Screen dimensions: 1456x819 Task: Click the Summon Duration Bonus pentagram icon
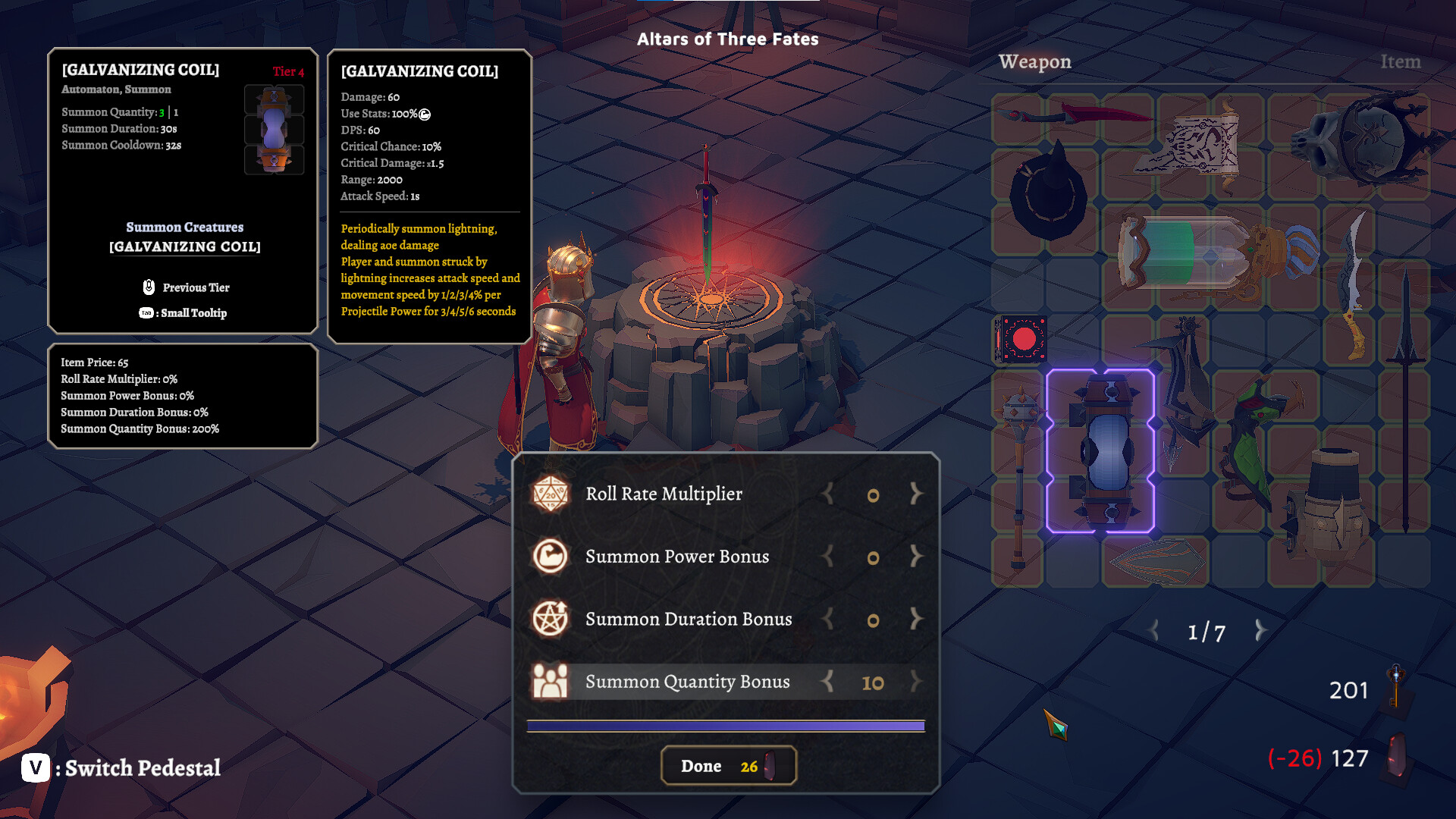552,619
